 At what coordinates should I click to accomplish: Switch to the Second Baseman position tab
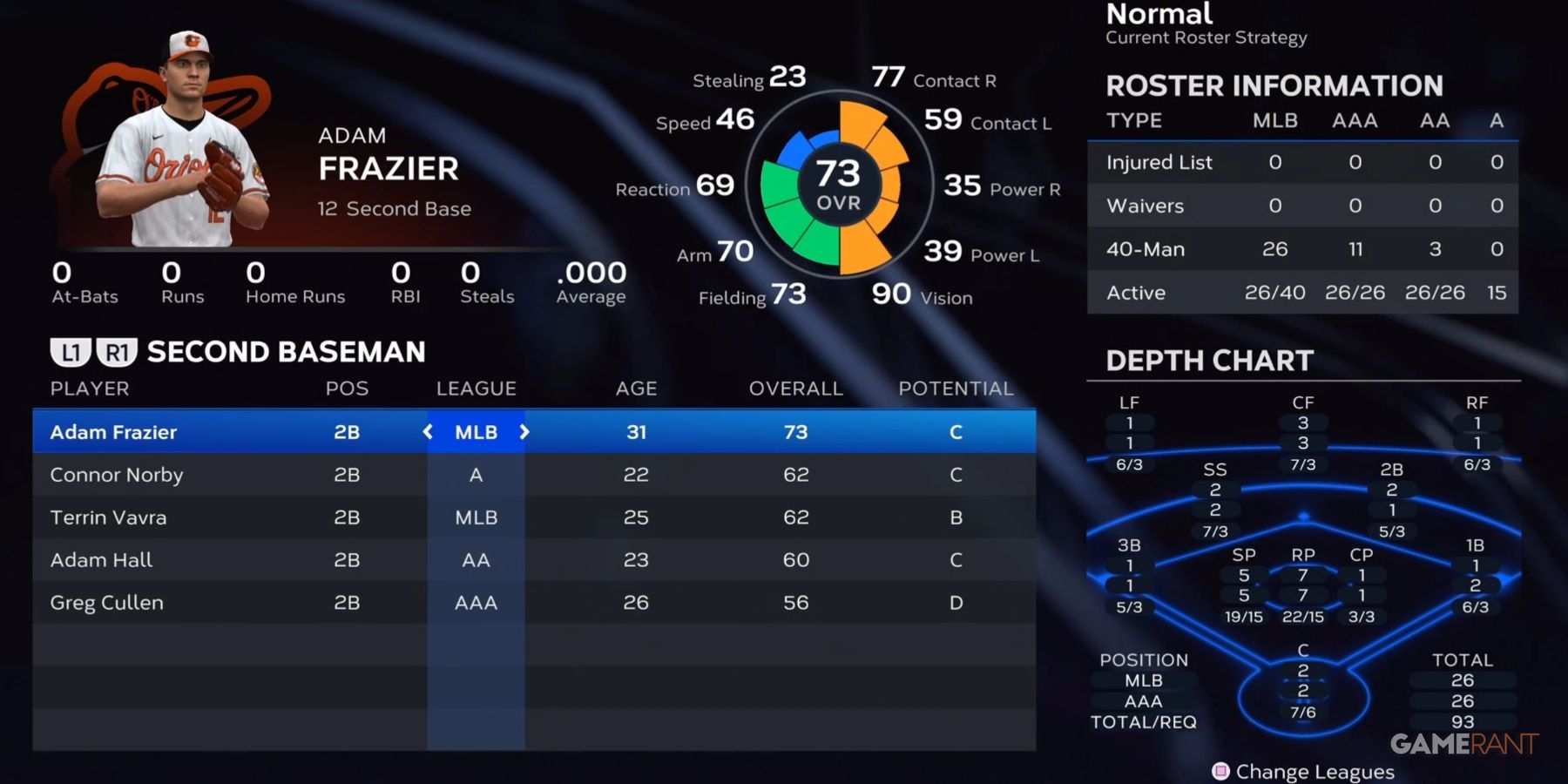point(287,351)
